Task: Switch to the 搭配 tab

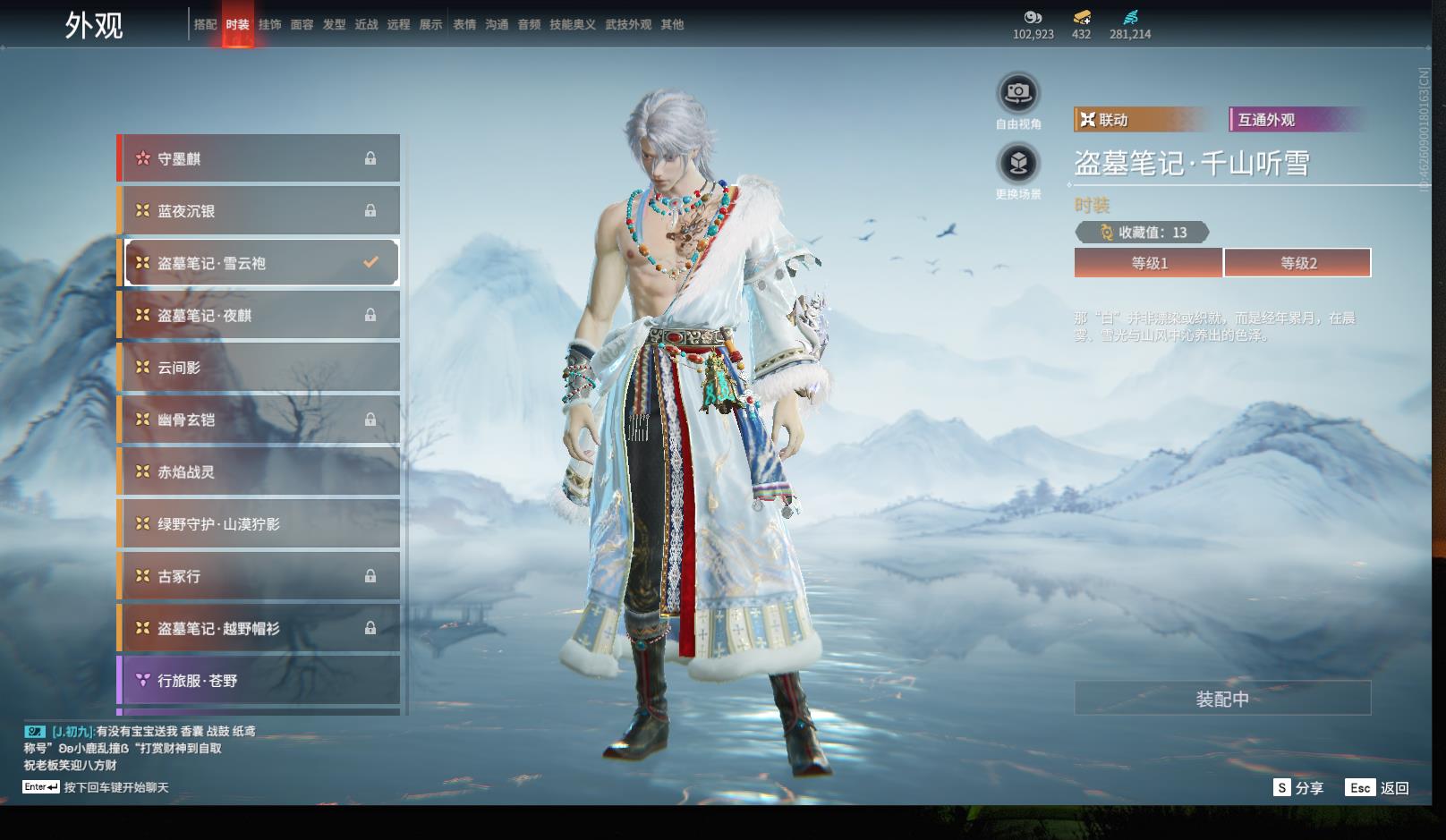Action: (205, 25)
